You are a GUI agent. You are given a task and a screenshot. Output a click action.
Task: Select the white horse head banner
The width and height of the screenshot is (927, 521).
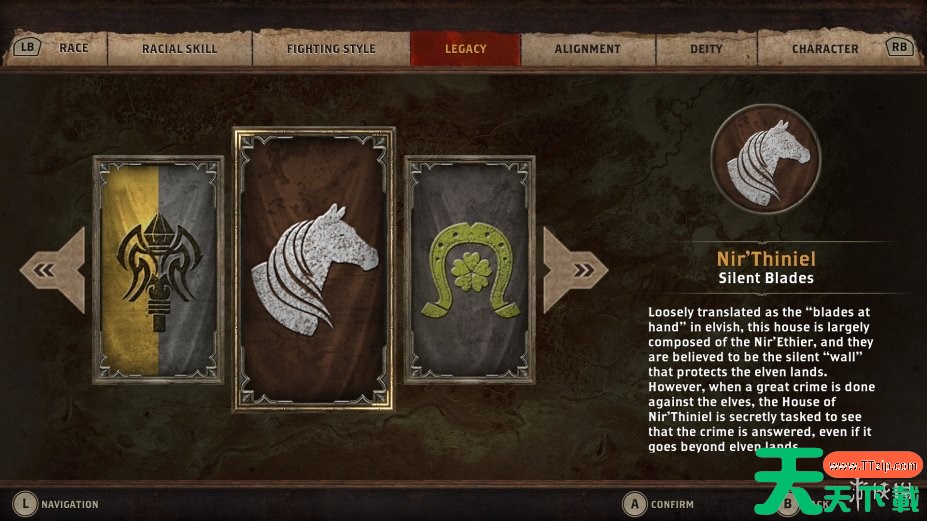coord(313,268)
